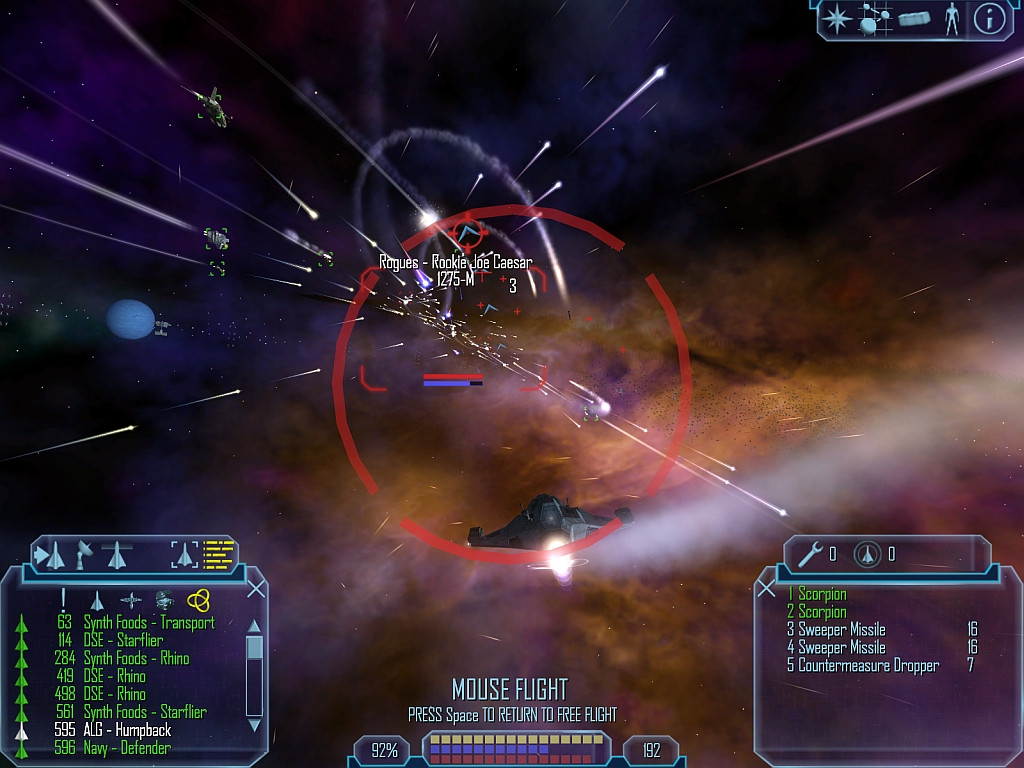Screen dimensions: 1024x768
Task: Toggle first Scorpion gun in slot 1
Action: click(x=822, y=595)
